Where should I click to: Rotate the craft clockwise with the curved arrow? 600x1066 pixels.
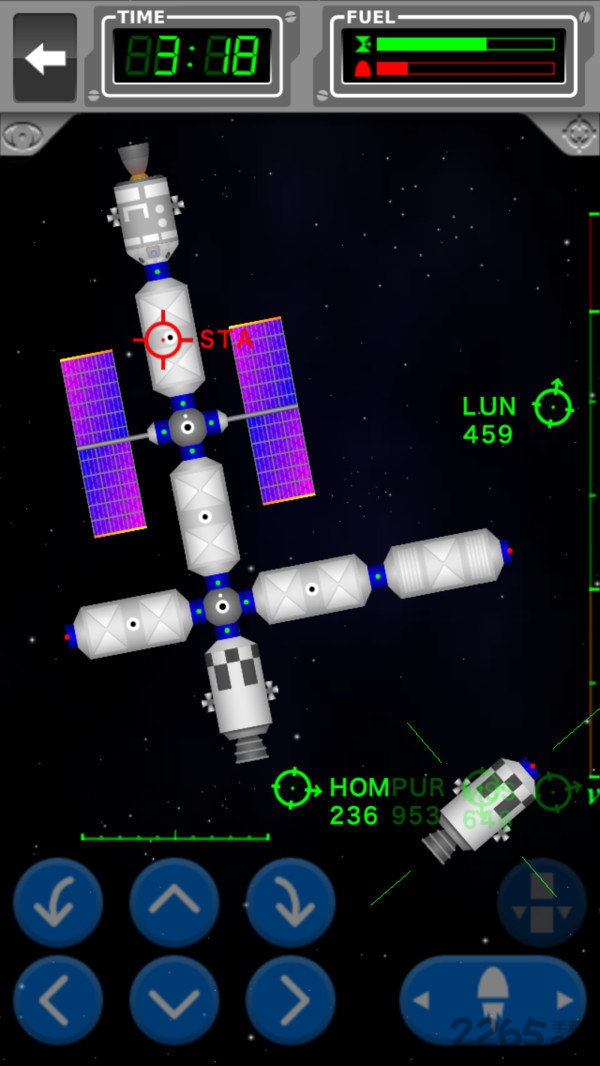click(290, 903)
